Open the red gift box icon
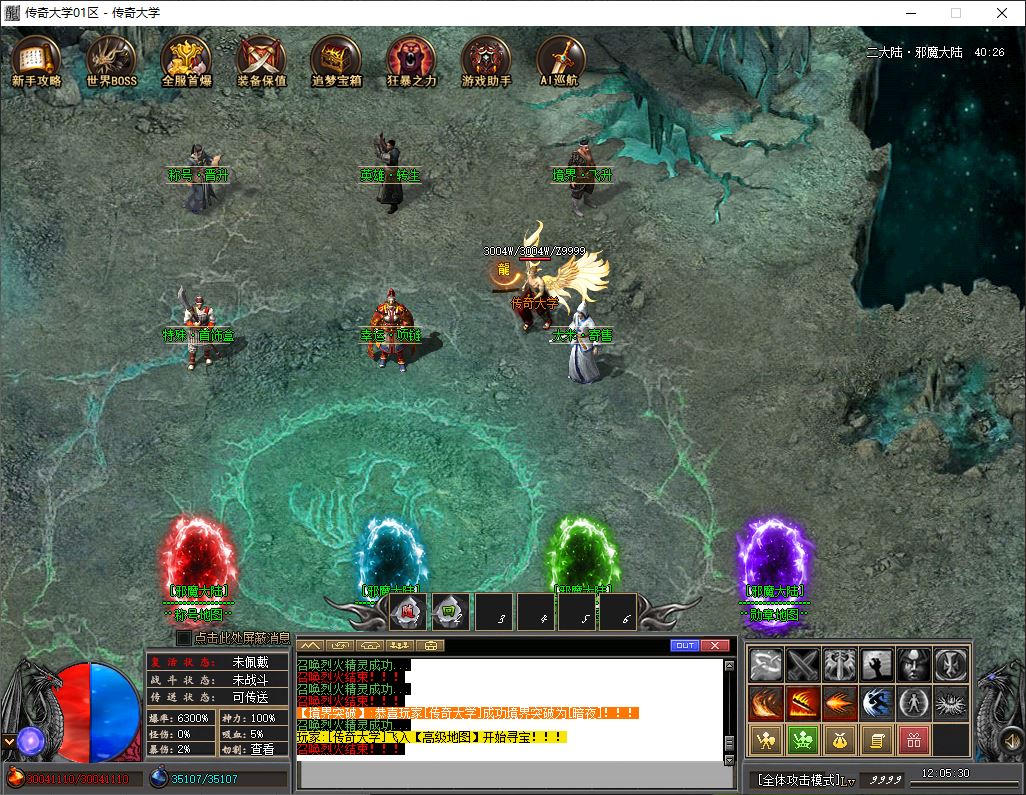The height and width of the screenshot is (795, 1026). pyautogui.click(x=913, y=741)
